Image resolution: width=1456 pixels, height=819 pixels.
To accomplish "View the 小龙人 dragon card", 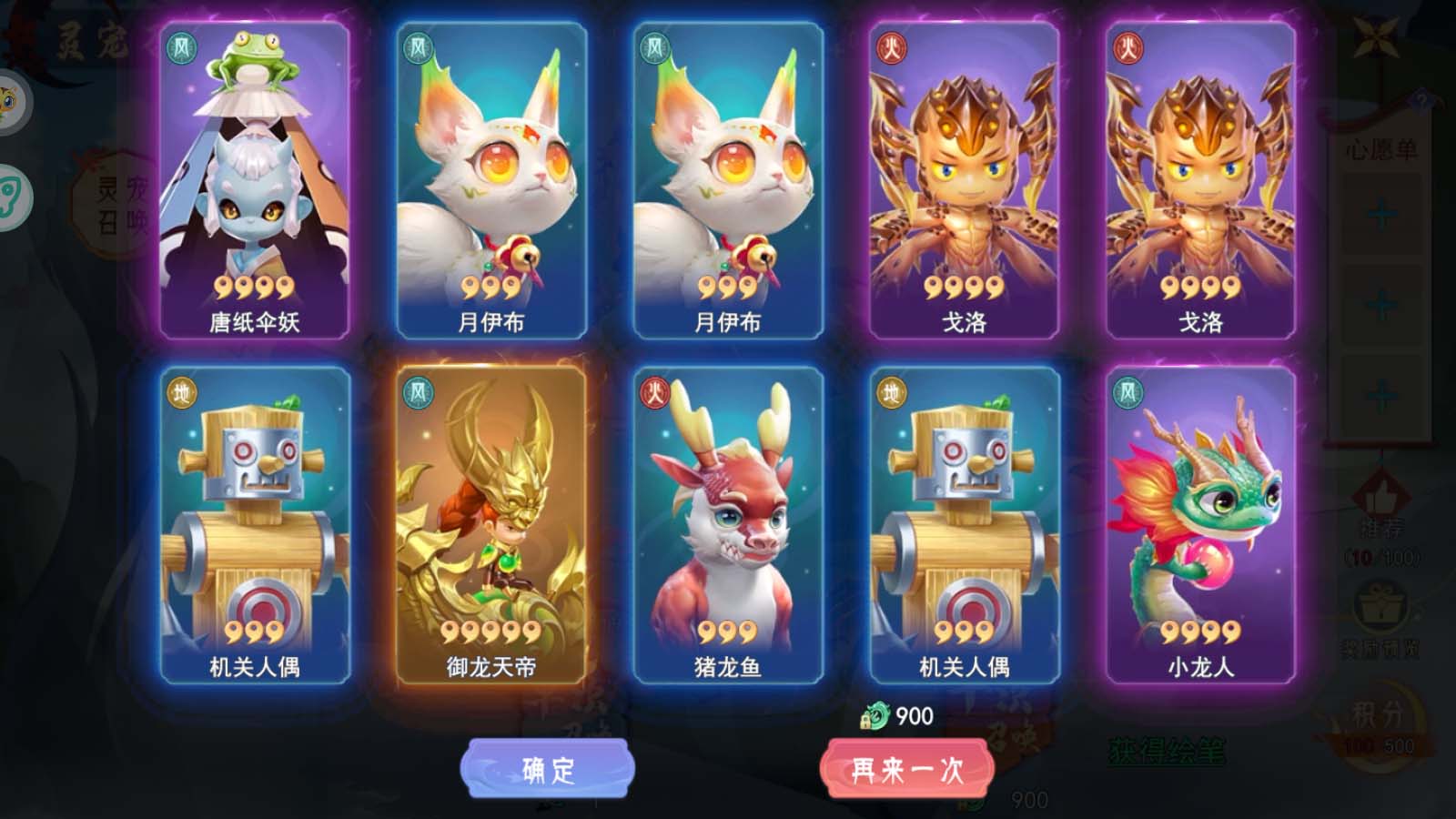I will click(x=1200, y=525).
